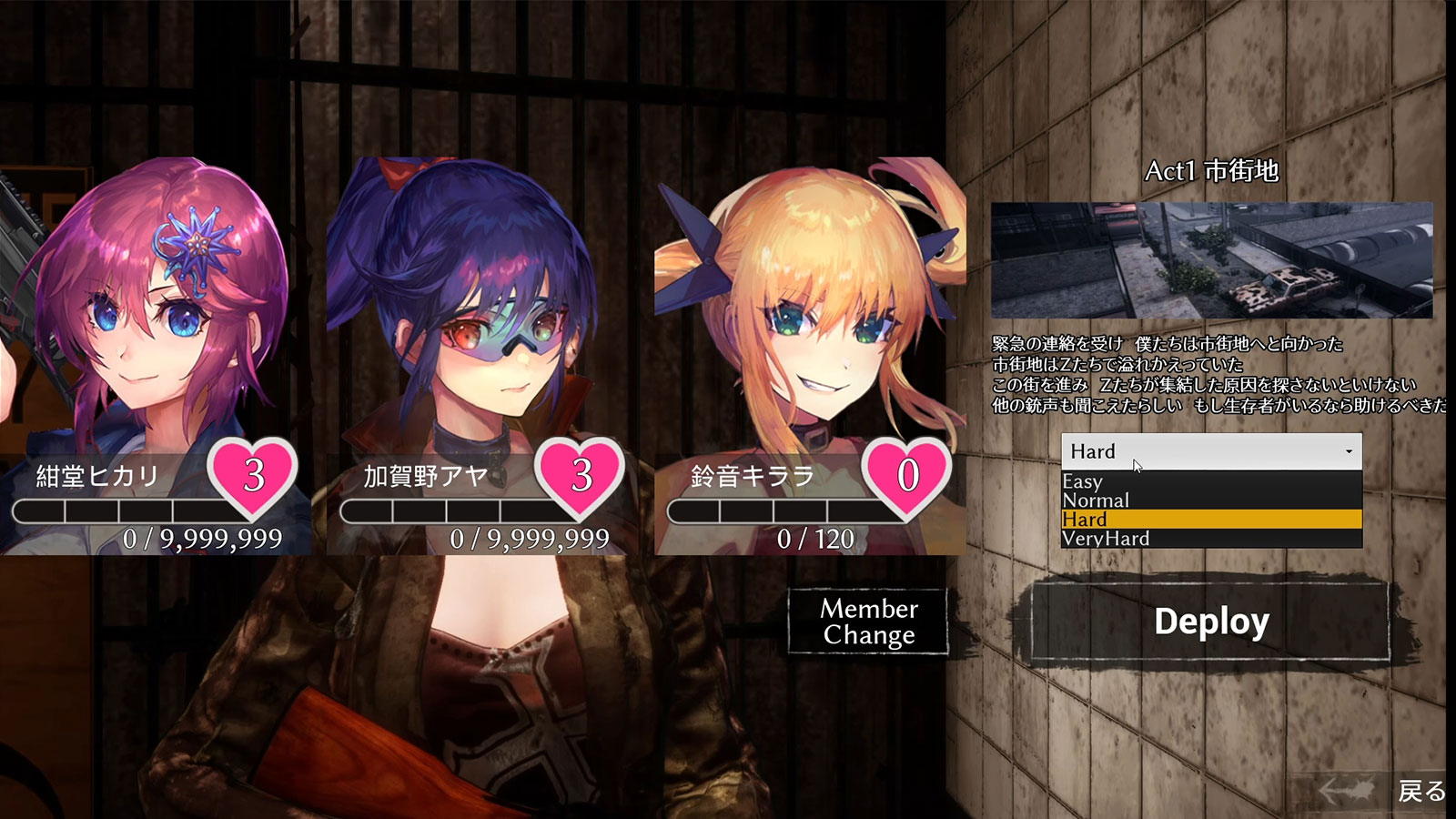The image size is (1456, 819).
Task: Deploy the squad to Act1
Action: click(1210, 622)
